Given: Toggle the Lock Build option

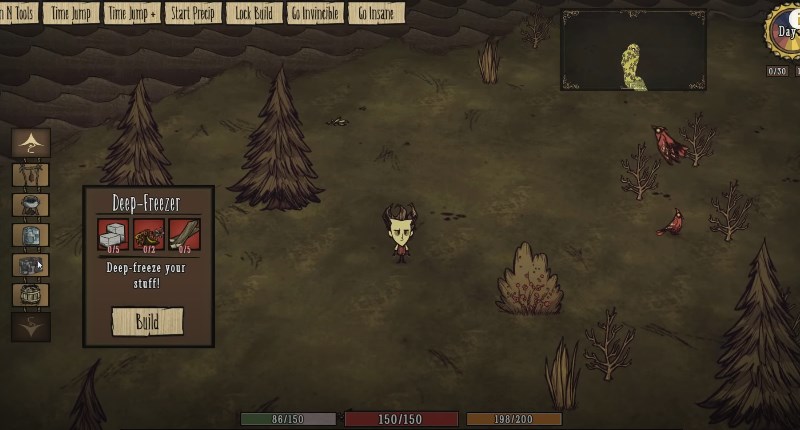Looking at the screenshot, I should [x=252, y=13].
